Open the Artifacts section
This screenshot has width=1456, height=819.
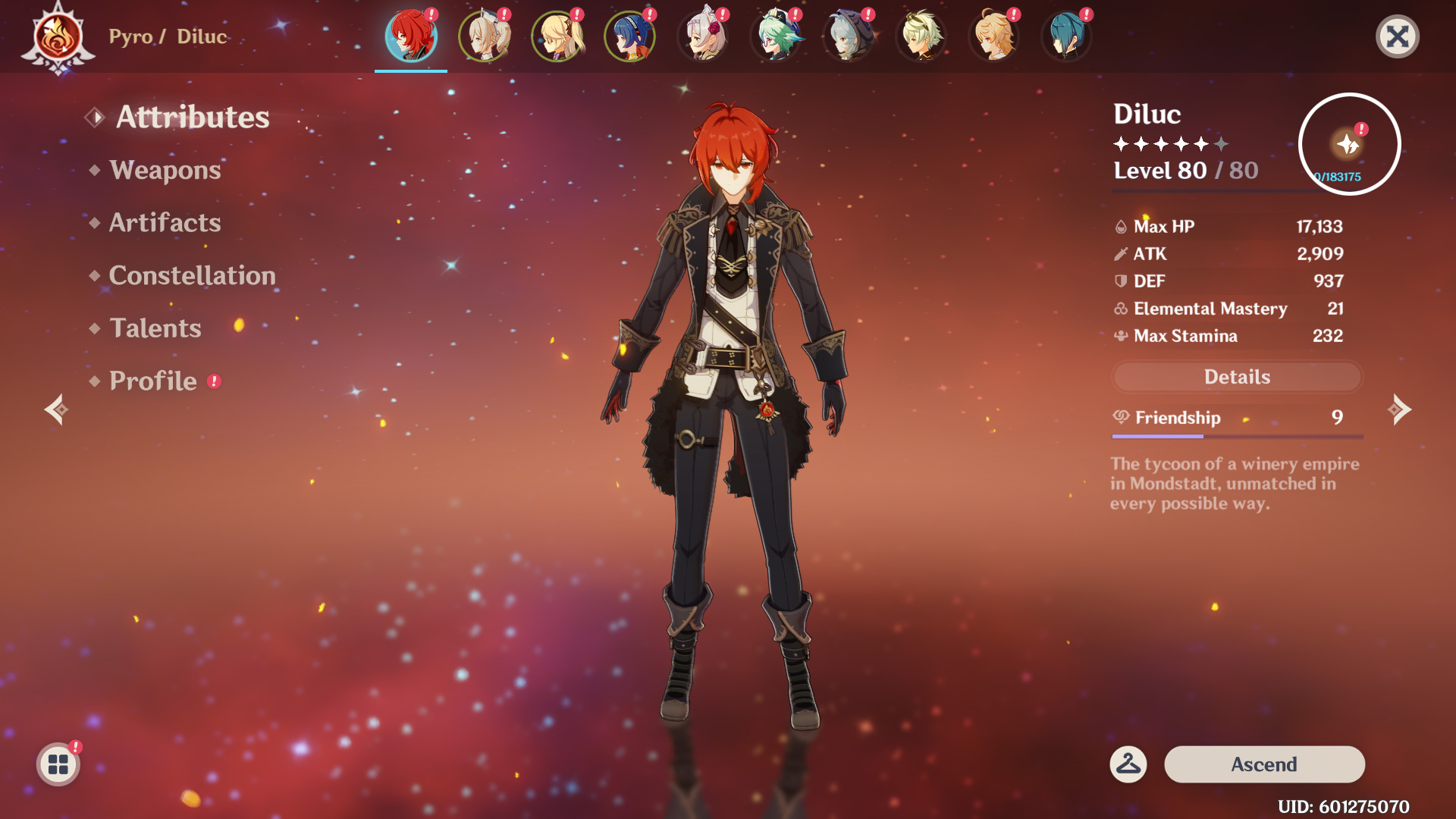[x=164, y=223]
